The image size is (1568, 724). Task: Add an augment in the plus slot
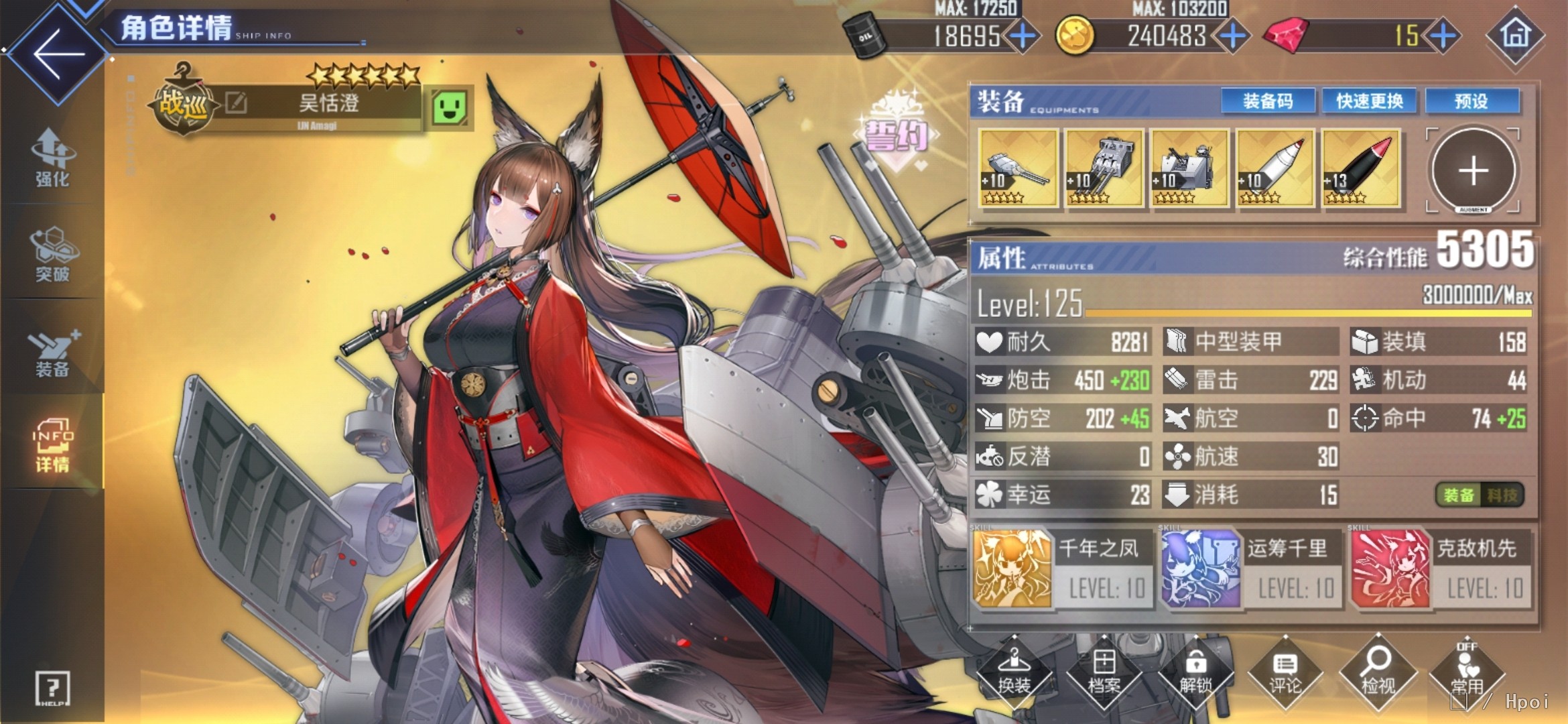coord(1473,170)
